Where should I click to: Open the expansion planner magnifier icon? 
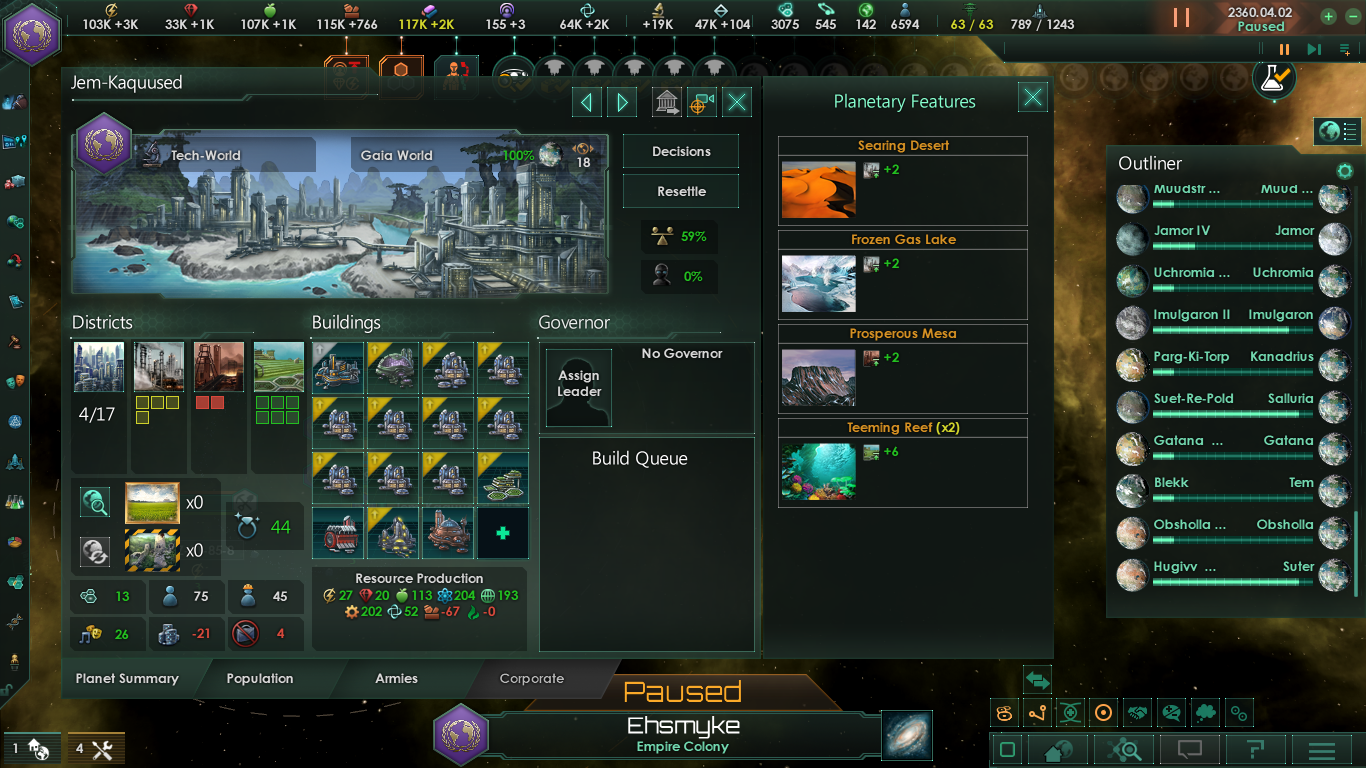point(1123,748)
